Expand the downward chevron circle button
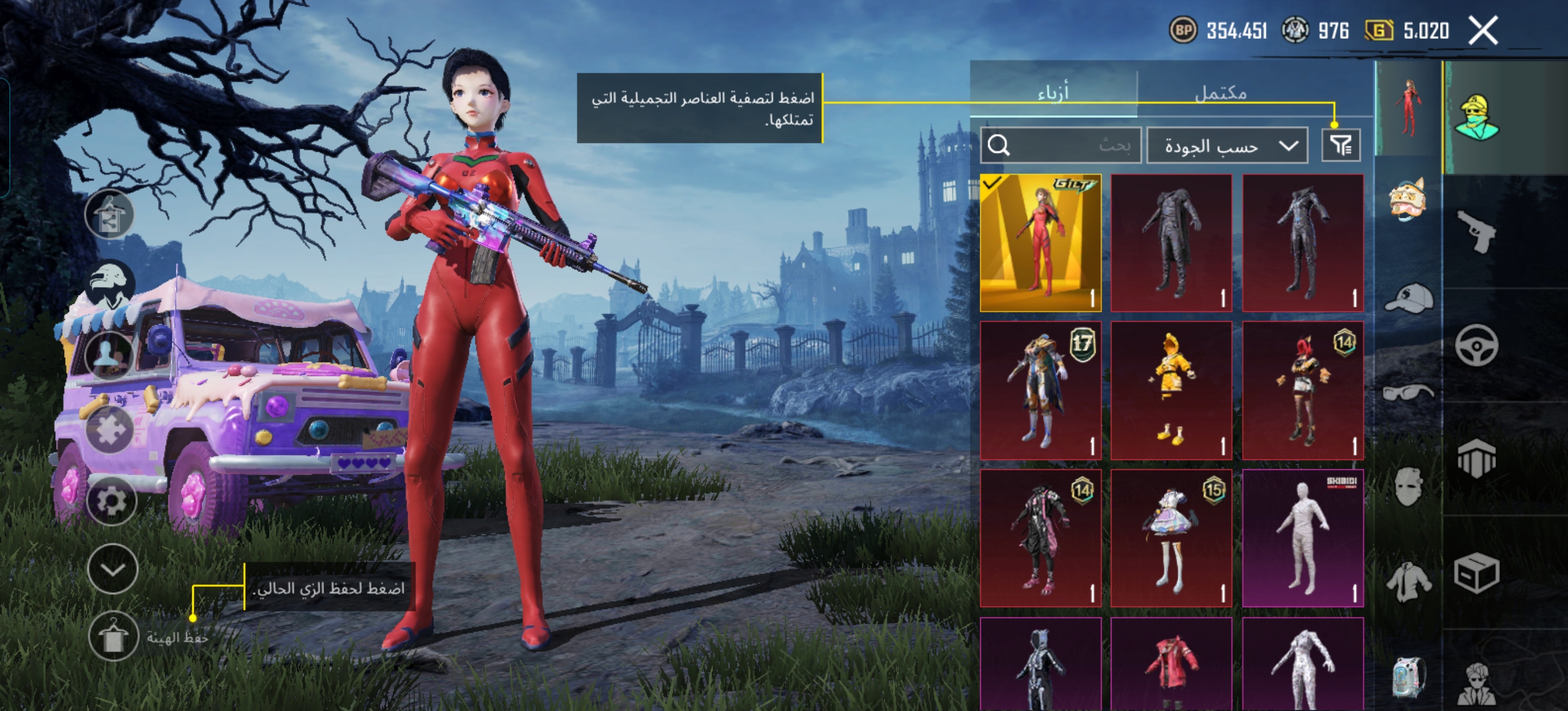This screenshot has width=1568, height=711. [x=113, y=569]
